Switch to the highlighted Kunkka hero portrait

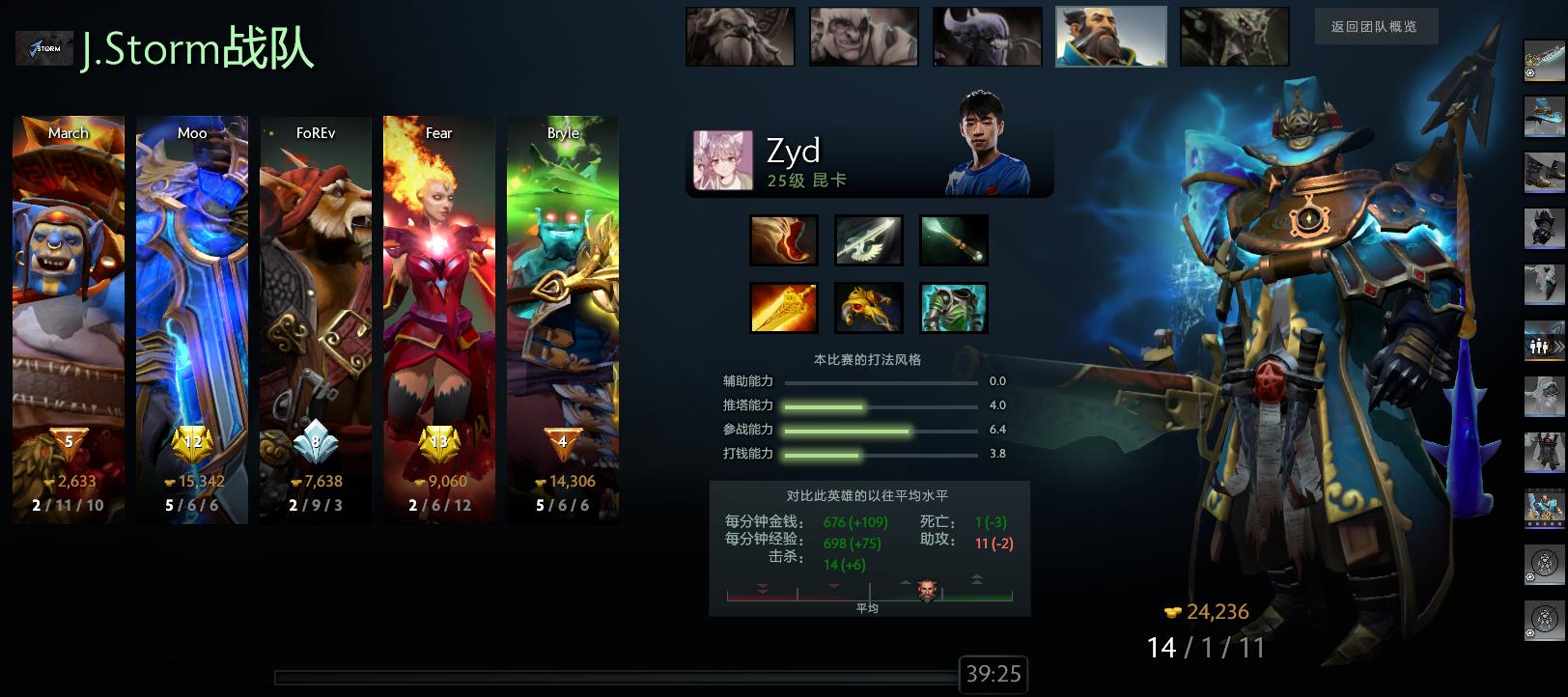(x=1110, y=36)
